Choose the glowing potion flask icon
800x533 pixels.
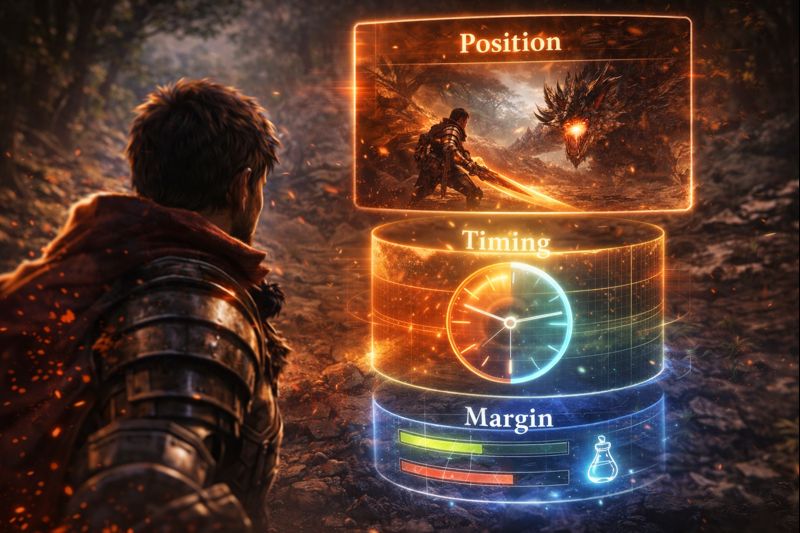tap(603, 460)
